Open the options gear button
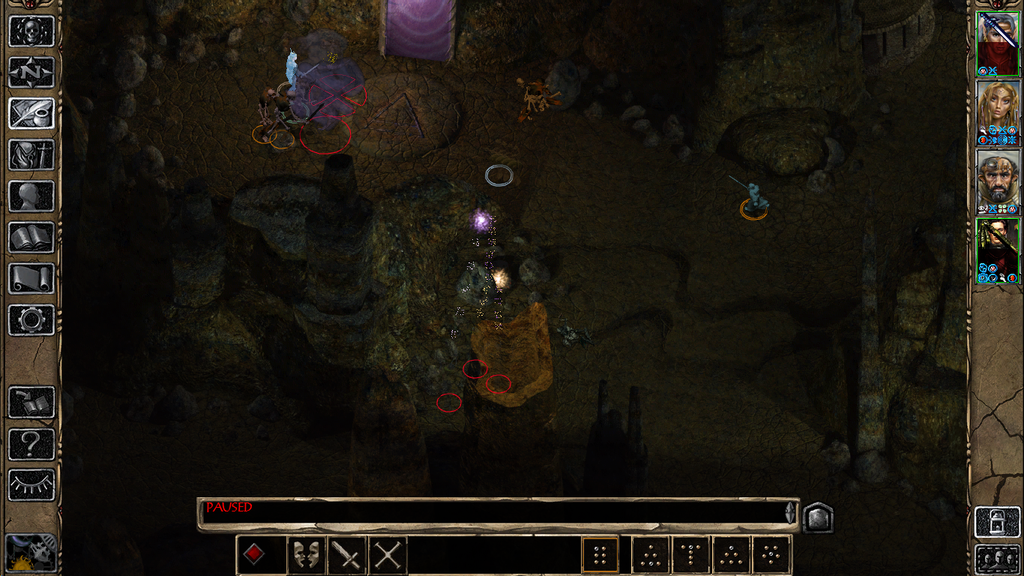1024x576 pixels. coord(31,320)
